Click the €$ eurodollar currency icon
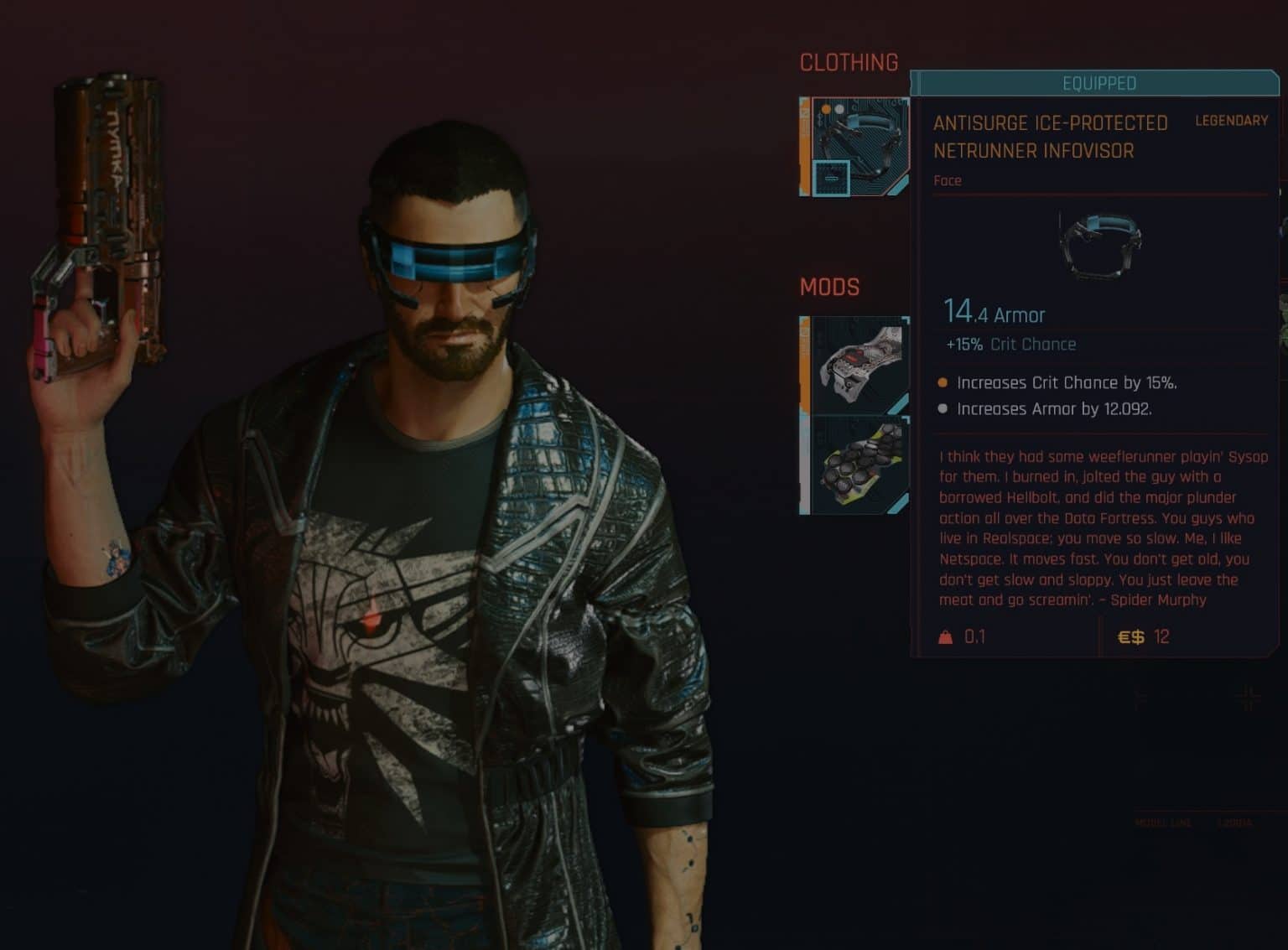 coord(1132,637)
